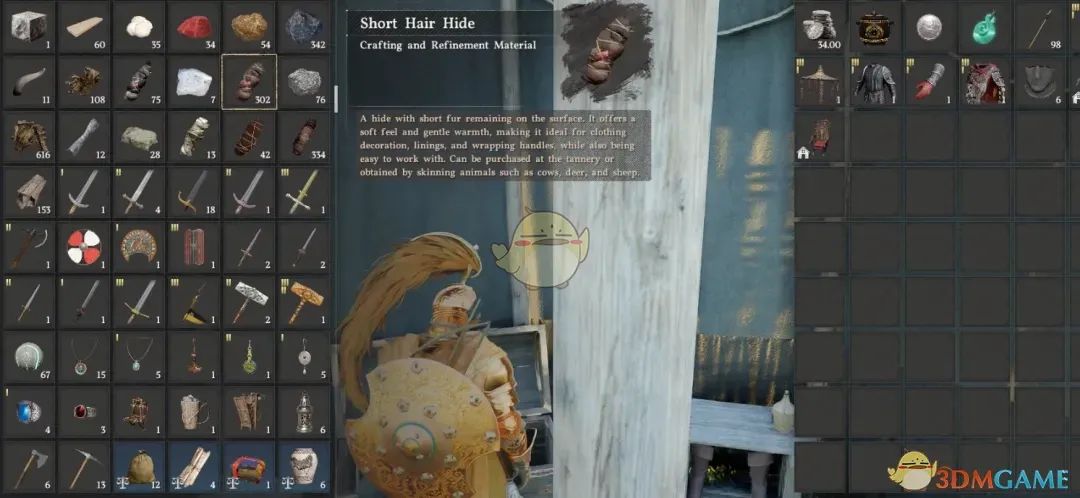Select the wooden plank stack of 60

tap(83, 27)
